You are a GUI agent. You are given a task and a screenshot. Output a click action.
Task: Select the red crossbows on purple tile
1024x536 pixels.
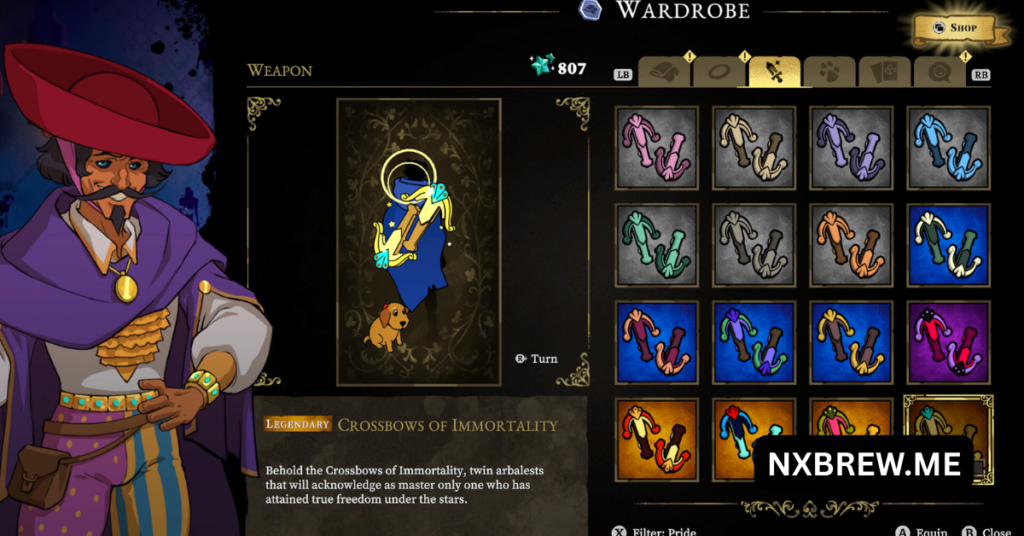coord(949,342)
